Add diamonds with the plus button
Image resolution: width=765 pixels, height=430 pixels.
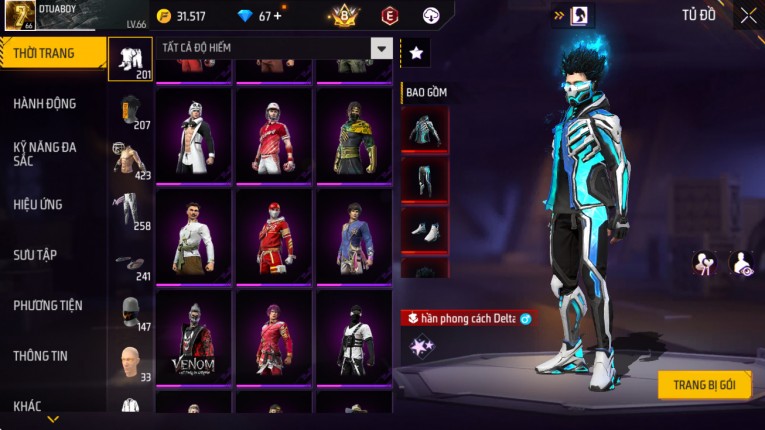277,16
